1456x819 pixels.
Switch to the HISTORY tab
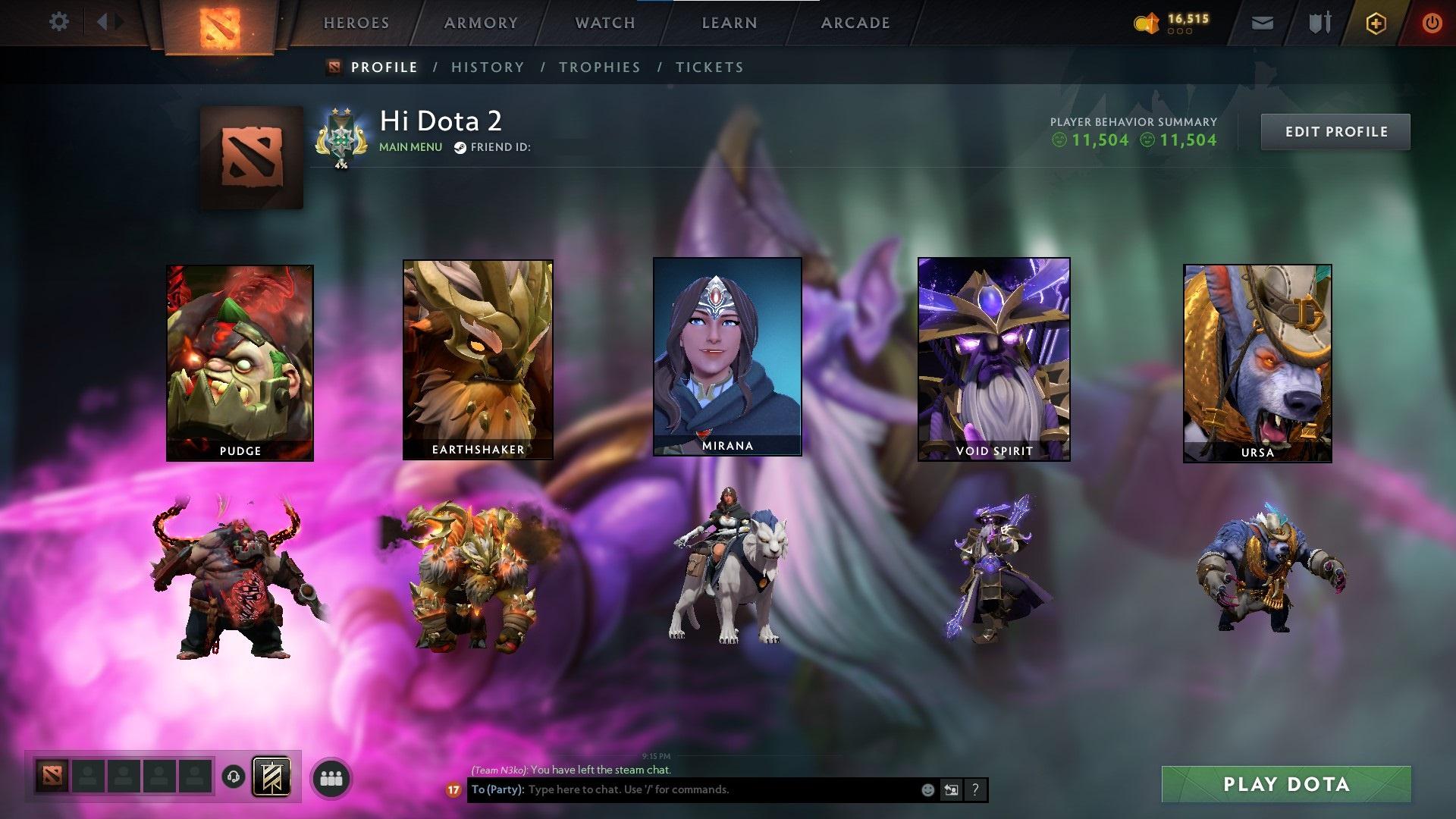[487, 67]
